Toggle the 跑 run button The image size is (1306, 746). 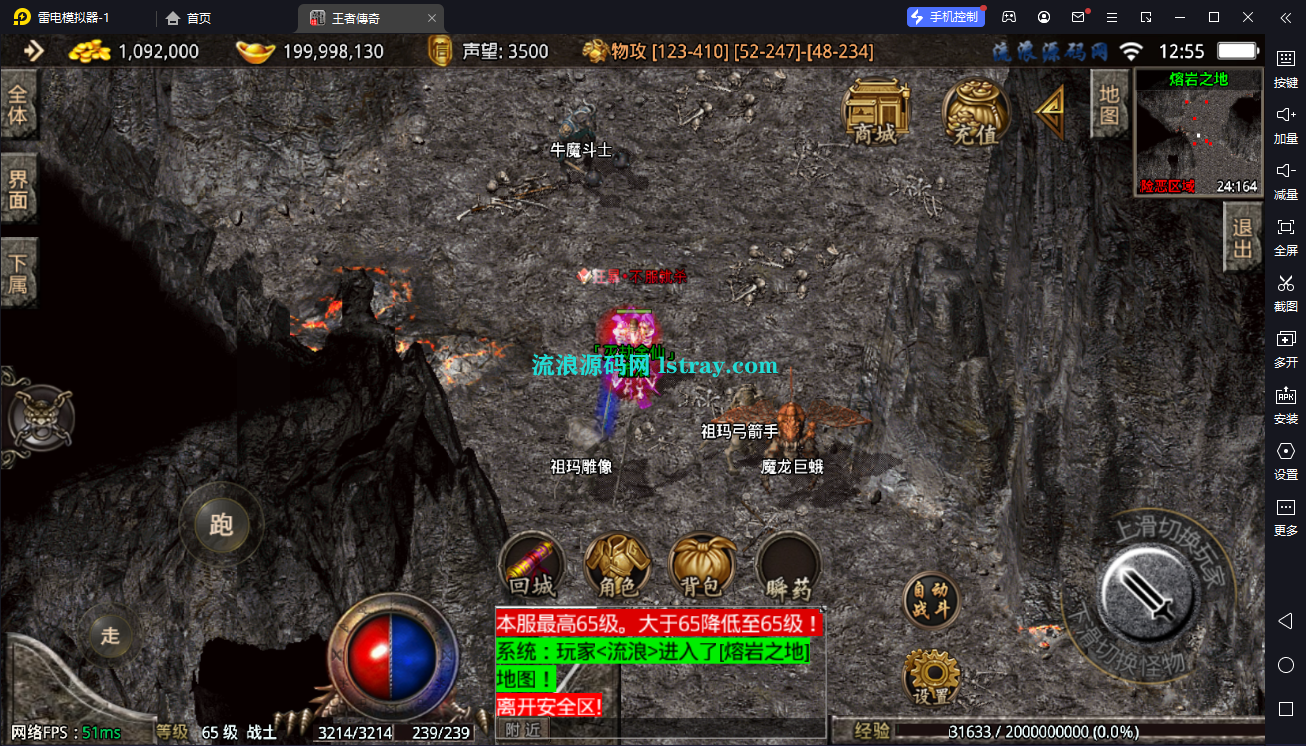[221, 524]
